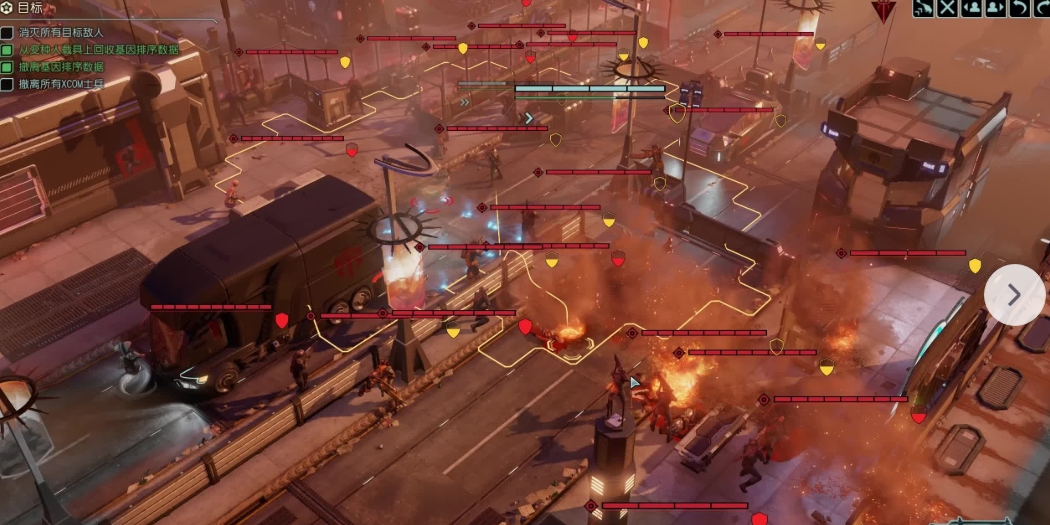Click the 目标 objectives header
Image resolution: width=1050 pixels, height=525 pixels.
[x=29, y=7]
